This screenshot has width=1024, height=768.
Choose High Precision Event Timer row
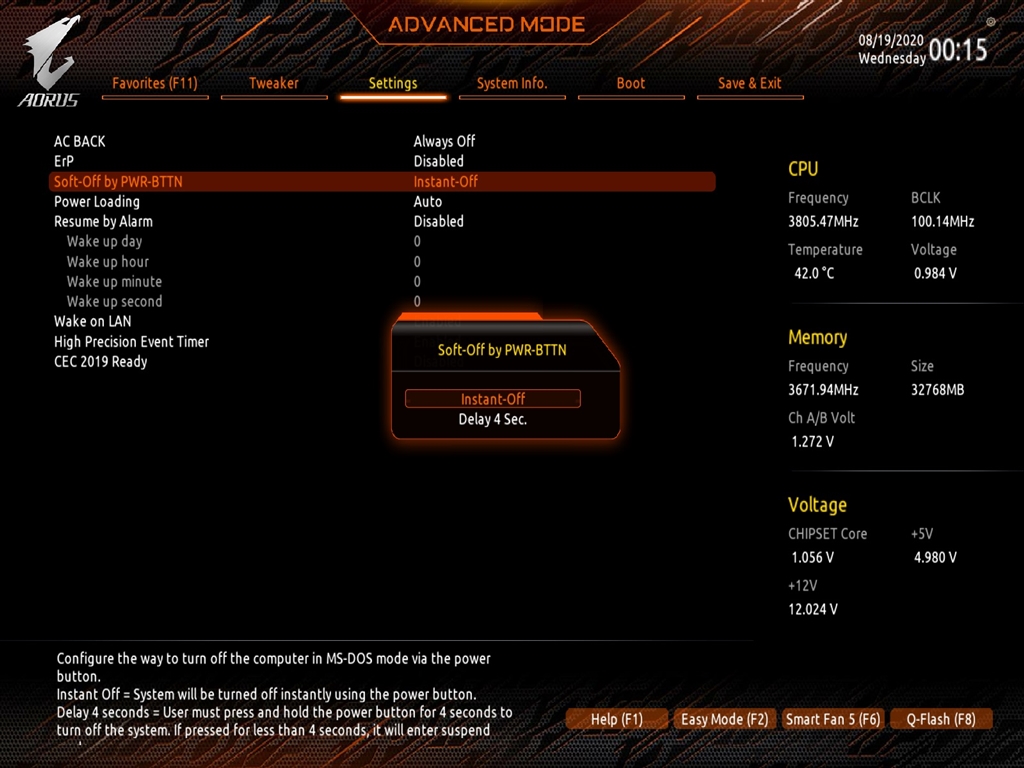pyautogui.click(x=131, y=341)
